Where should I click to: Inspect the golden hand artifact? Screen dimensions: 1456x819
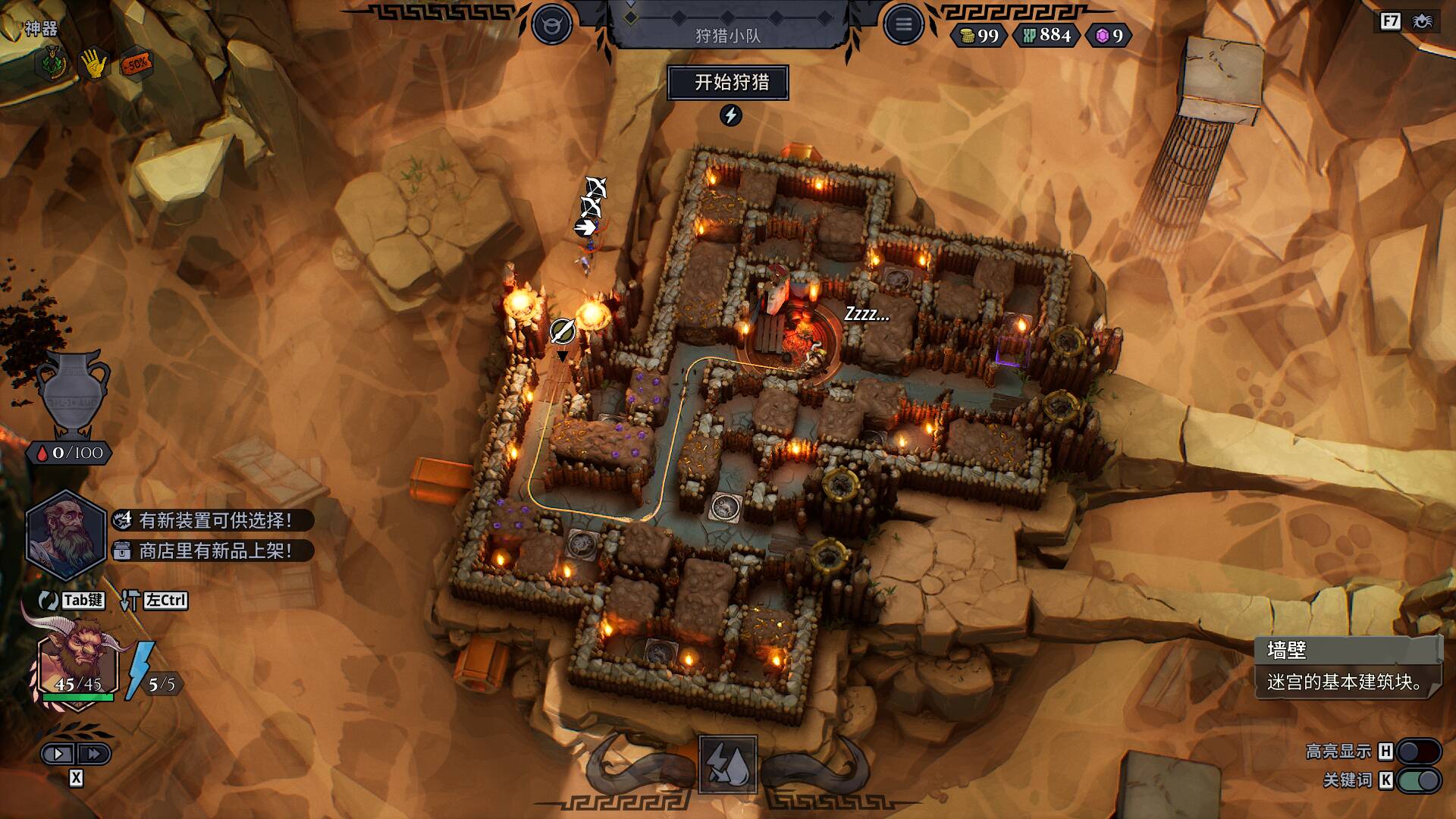[93, 64]
